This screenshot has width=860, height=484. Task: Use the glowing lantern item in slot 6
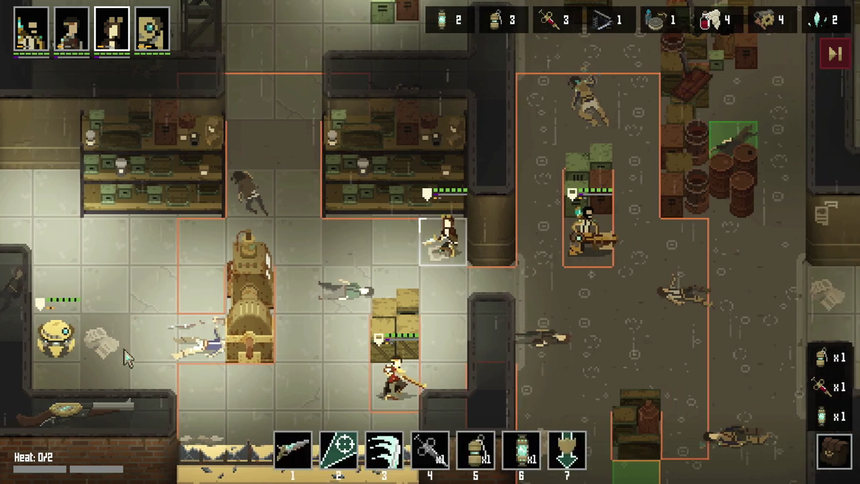pos(521,451)
